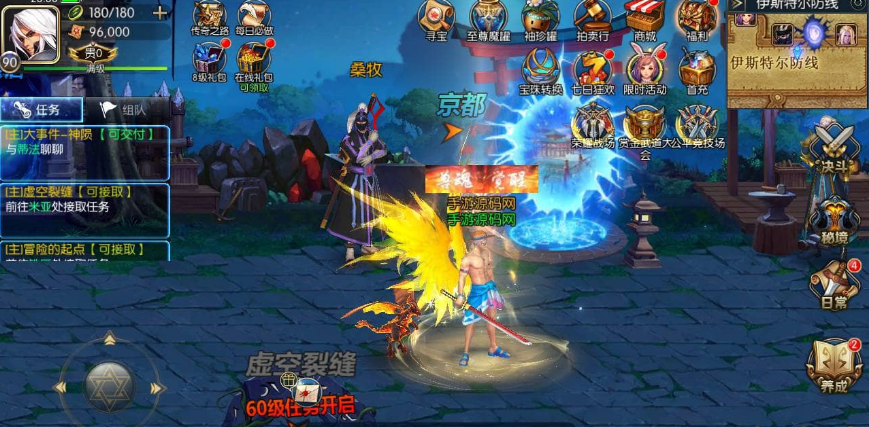
Task: Open the 伊斯特尔防线 minimap
Action: (x=796, y=60)
